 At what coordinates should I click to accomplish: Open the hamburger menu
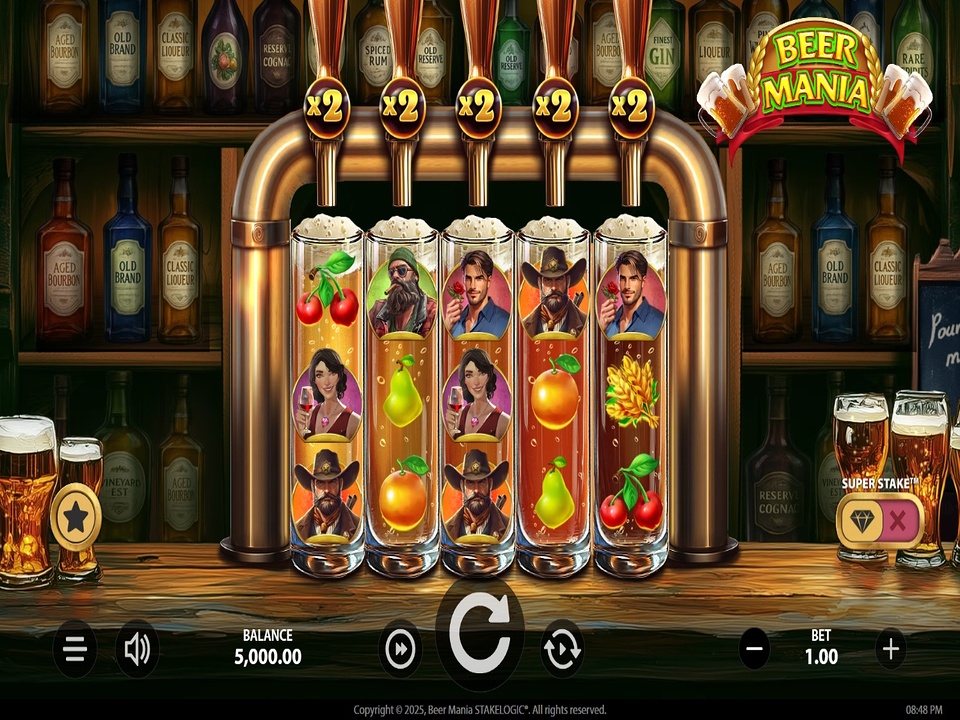click(74, 650)
